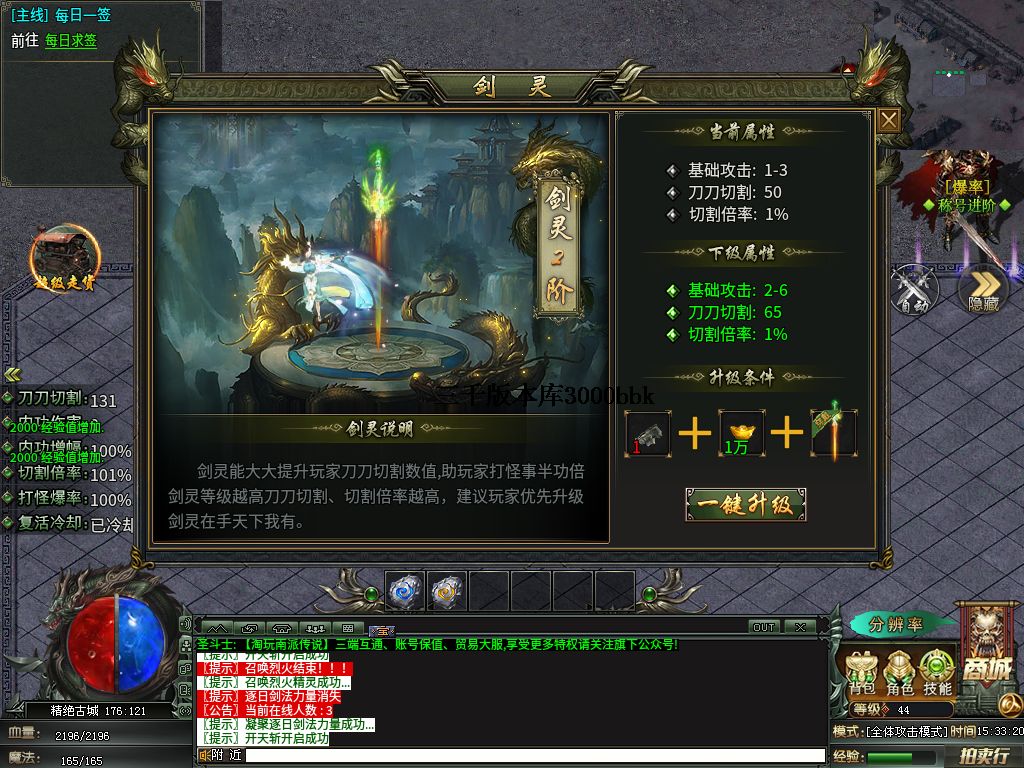Close the 剑灵 sword spirit window
Image resolution: width=1024 pixels, height=768 pixels.
click(889, 121)
